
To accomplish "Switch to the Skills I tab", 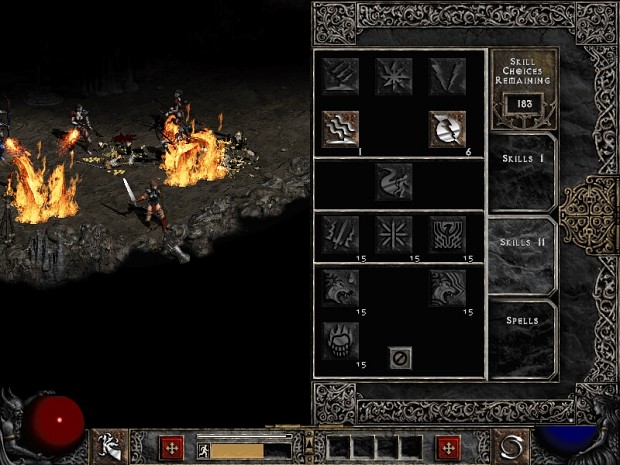I will [x=520, y=160].
